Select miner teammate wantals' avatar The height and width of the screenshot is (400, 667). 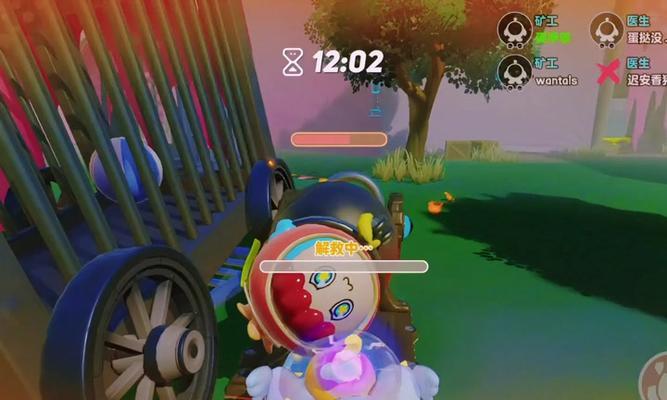(x=515, y=71)
